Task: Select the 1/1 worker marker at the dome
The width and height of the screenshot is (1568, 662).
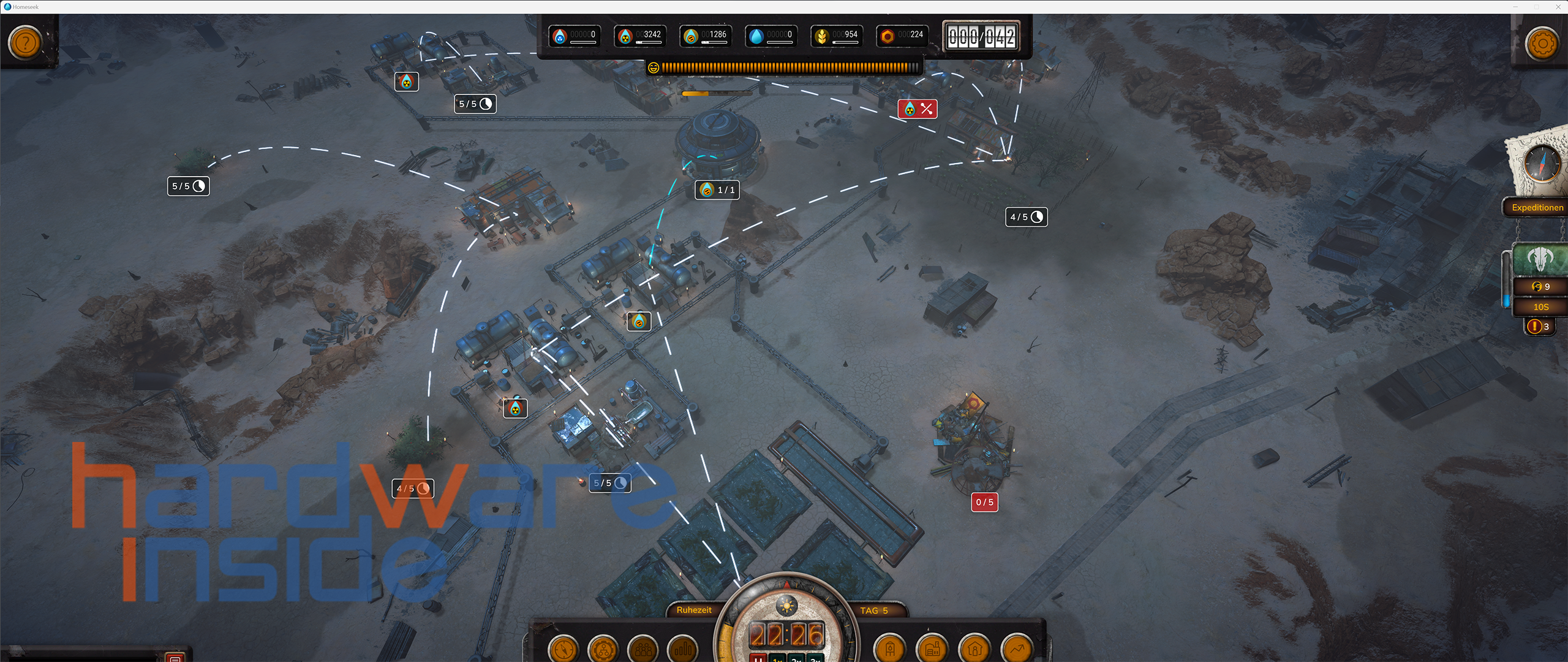Action: 717,190
